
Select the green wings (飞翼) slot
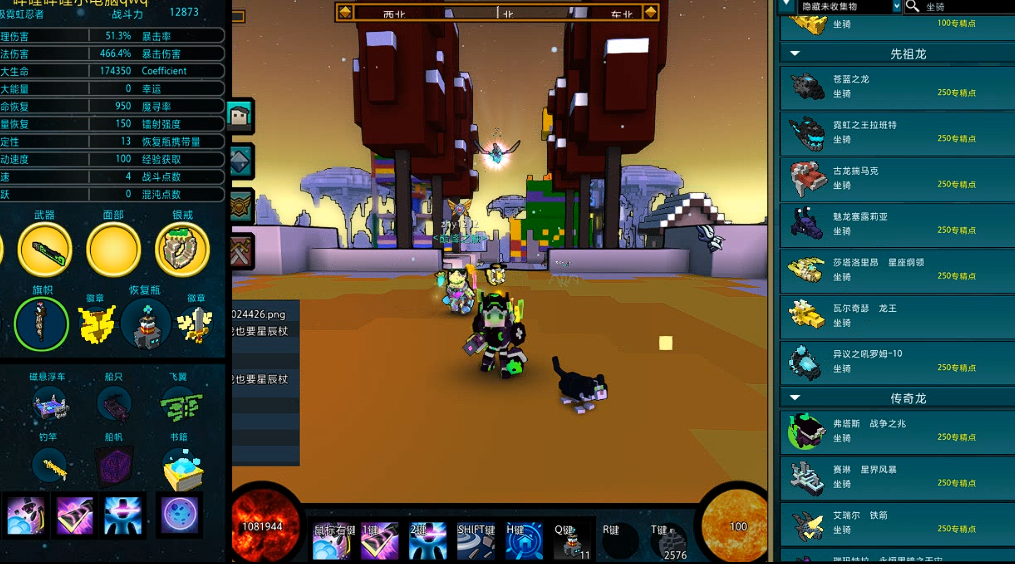(x=179, y=405)
